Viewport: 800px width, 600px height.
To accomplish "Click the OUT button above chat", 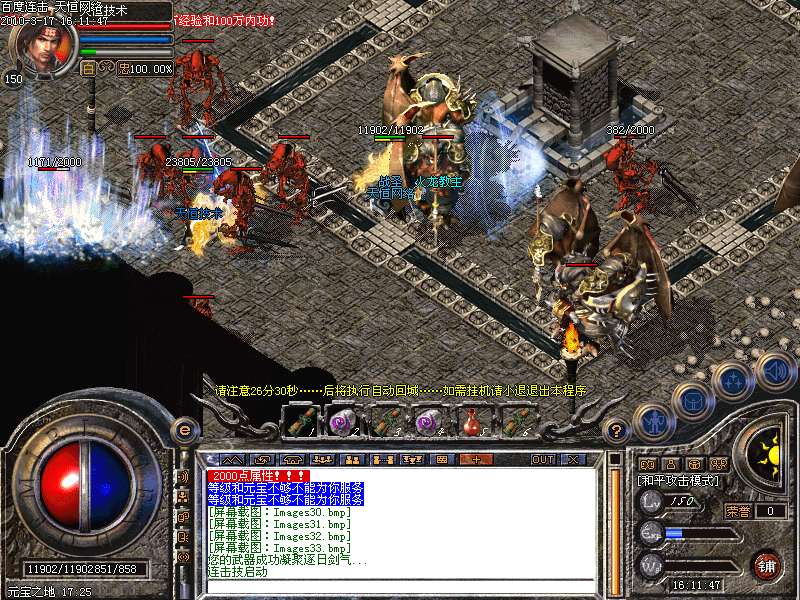I will click(x=542, y=459).
